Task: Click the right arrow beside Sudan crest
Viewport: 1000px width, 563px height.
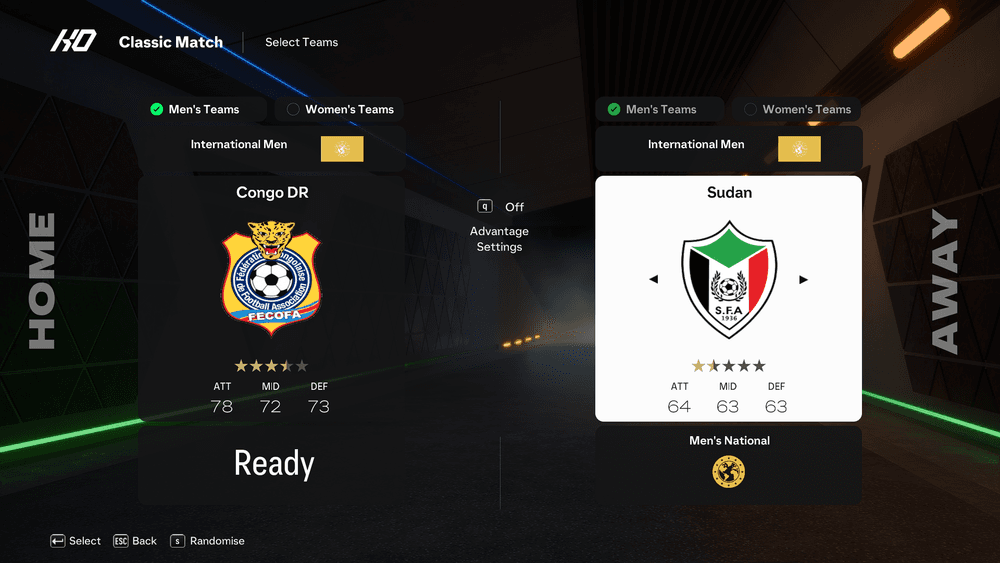Action: tap(803, 280)
